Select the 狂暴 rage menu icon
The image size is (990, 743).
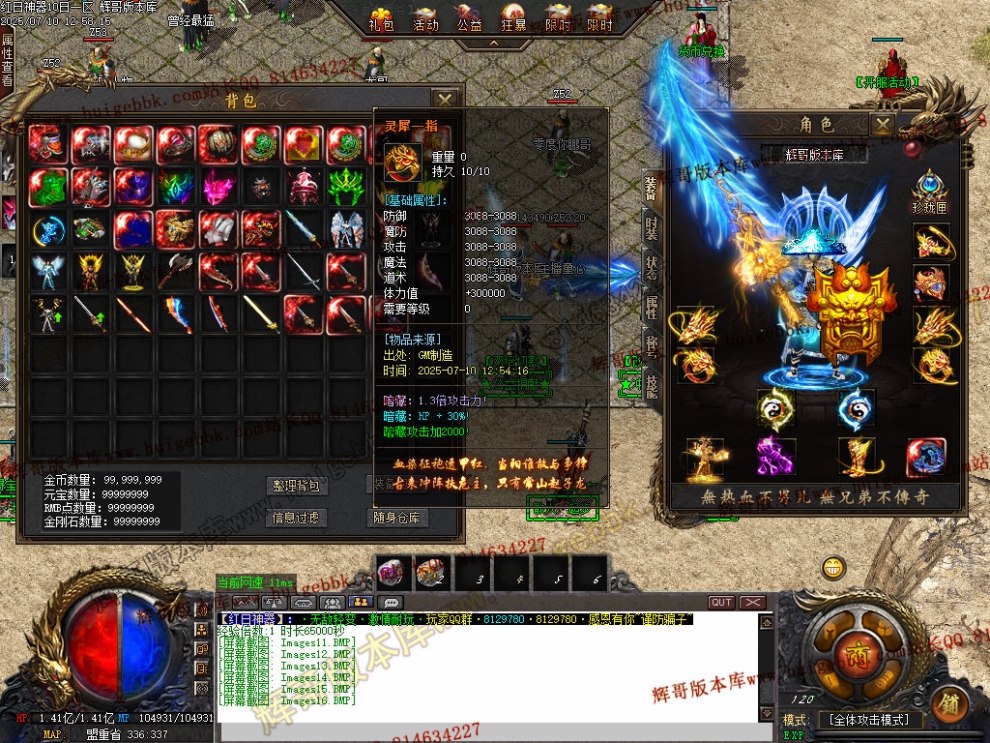514,21
